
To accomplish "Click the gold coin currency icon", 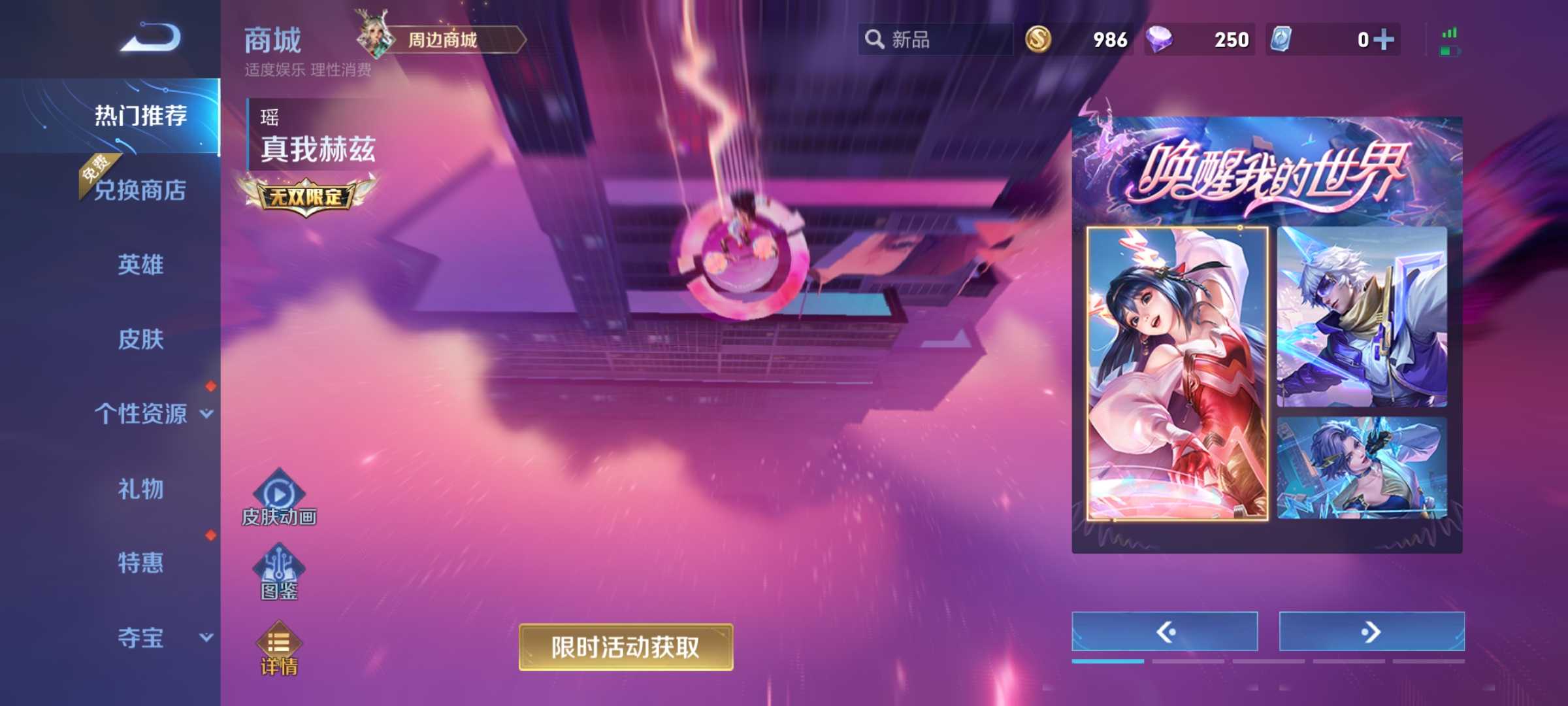I will coord(1040,41).
